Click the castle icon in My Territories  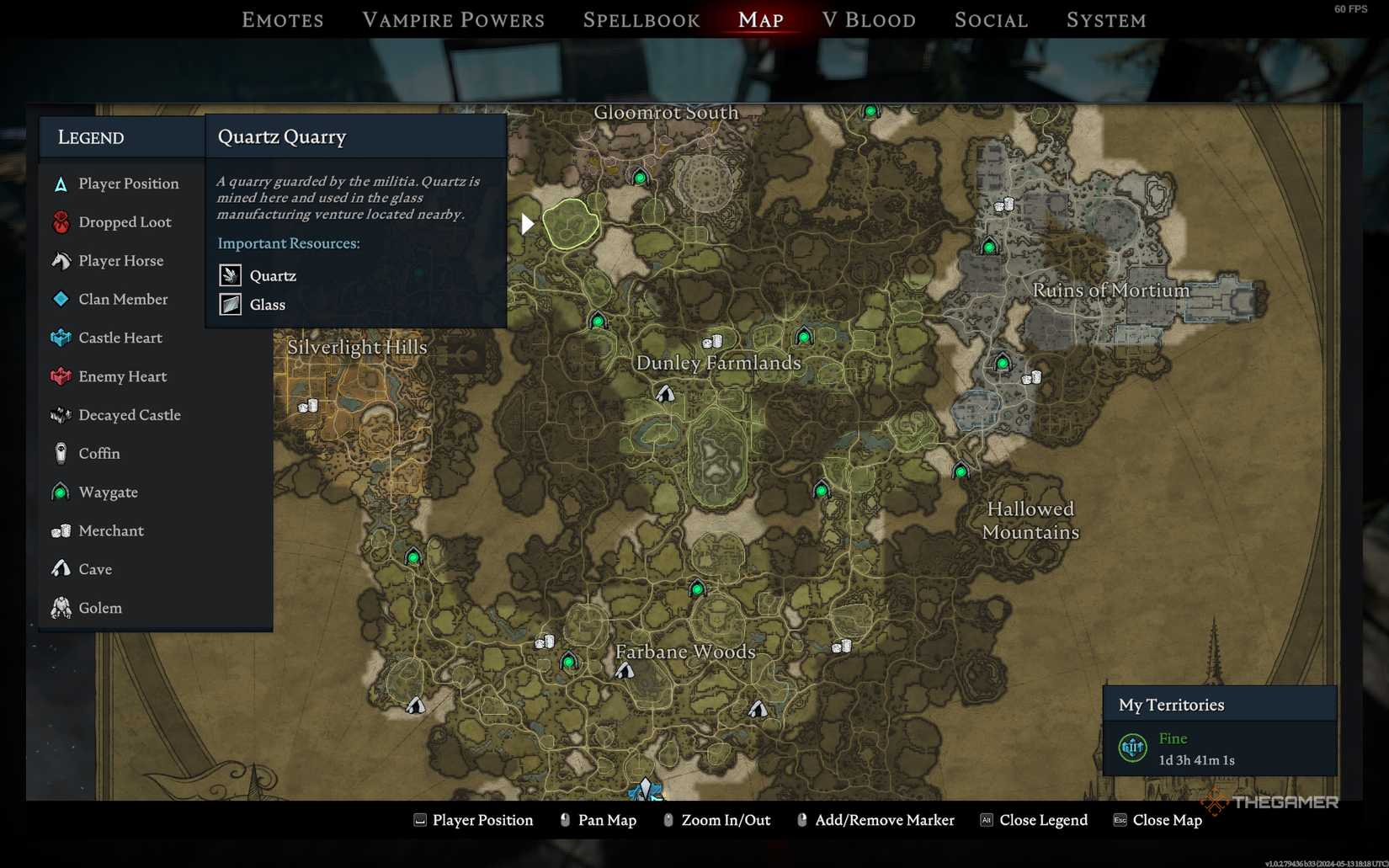pos(1131,748)
